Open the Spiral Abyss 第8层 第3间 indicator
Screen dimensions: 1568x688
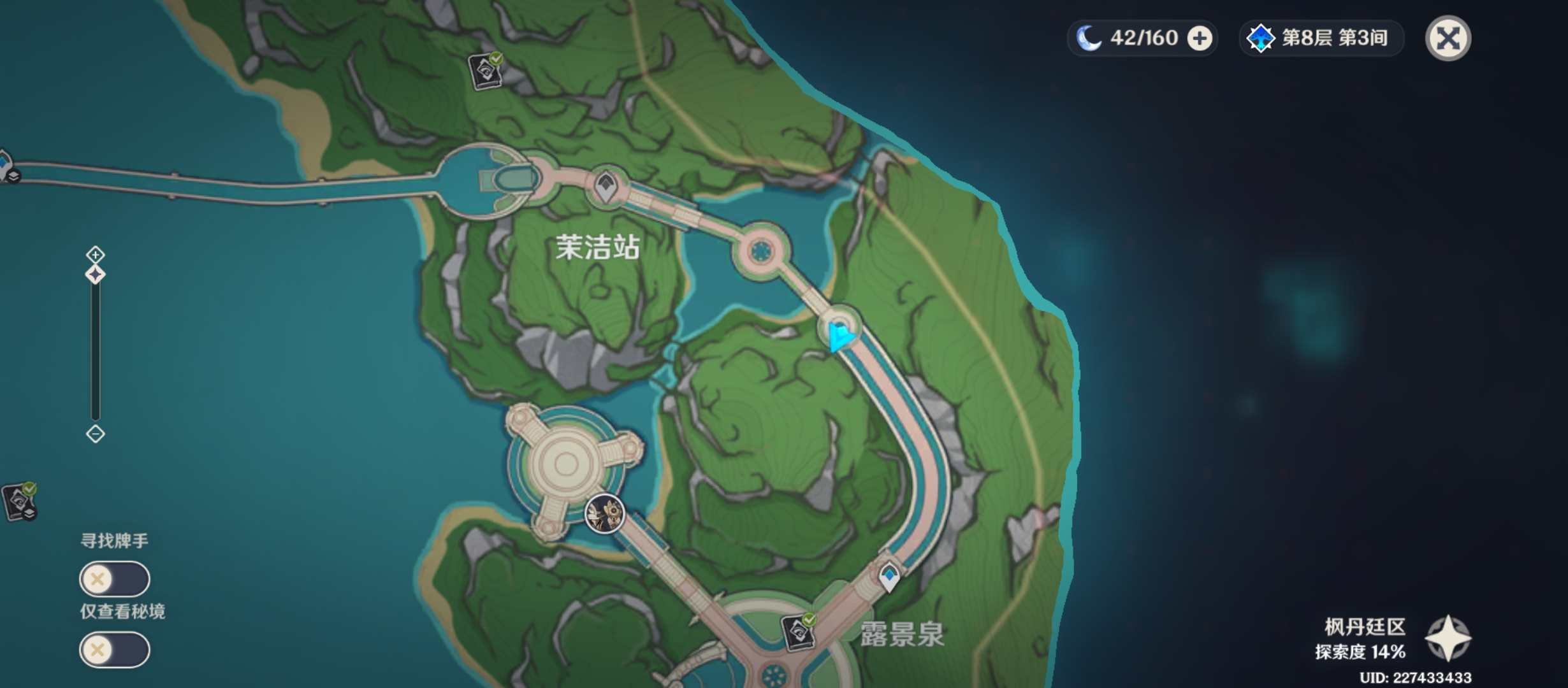[1320, 38]
